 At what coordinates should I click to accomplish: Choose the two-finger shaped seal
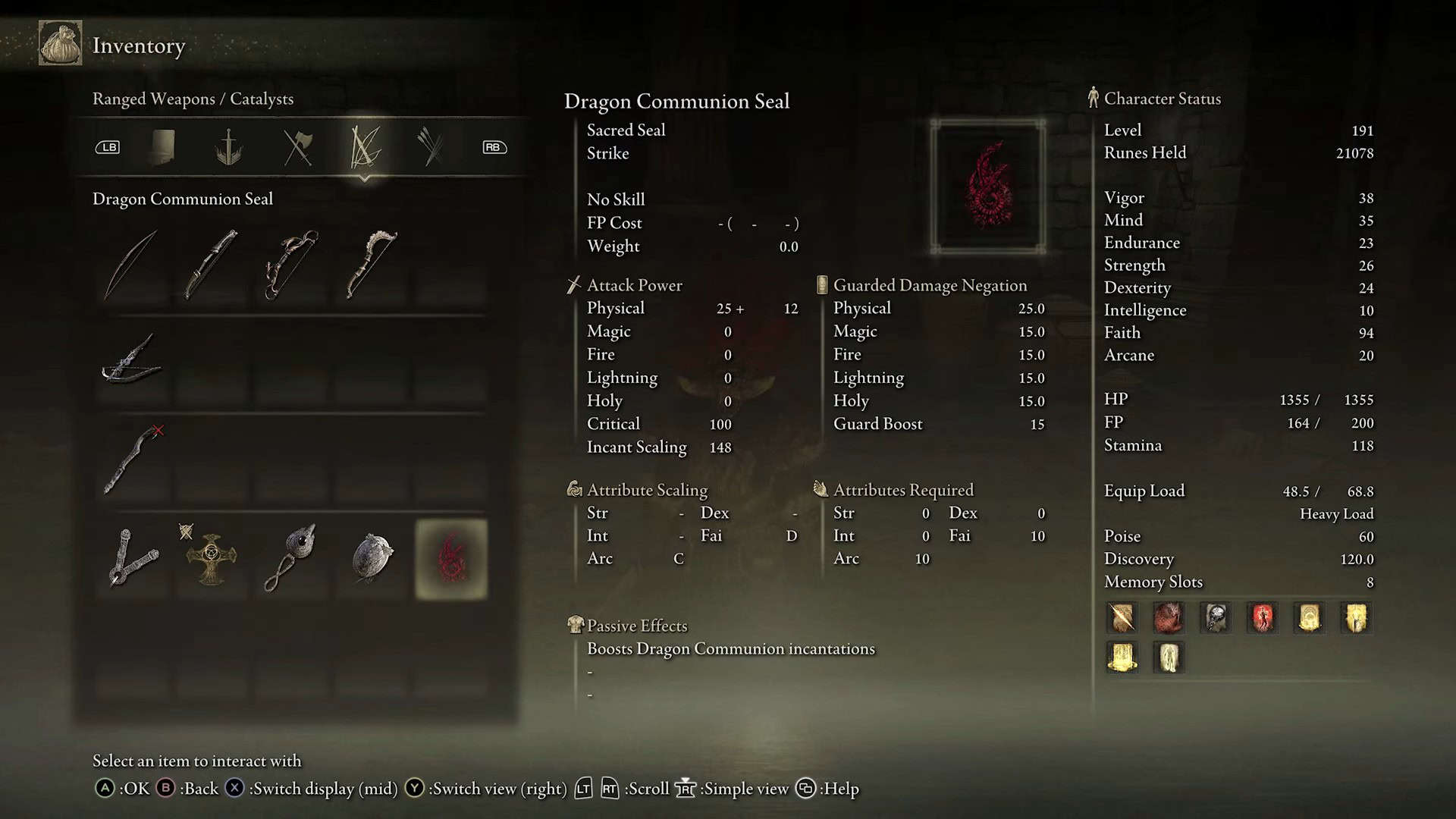tap(133, 559)
